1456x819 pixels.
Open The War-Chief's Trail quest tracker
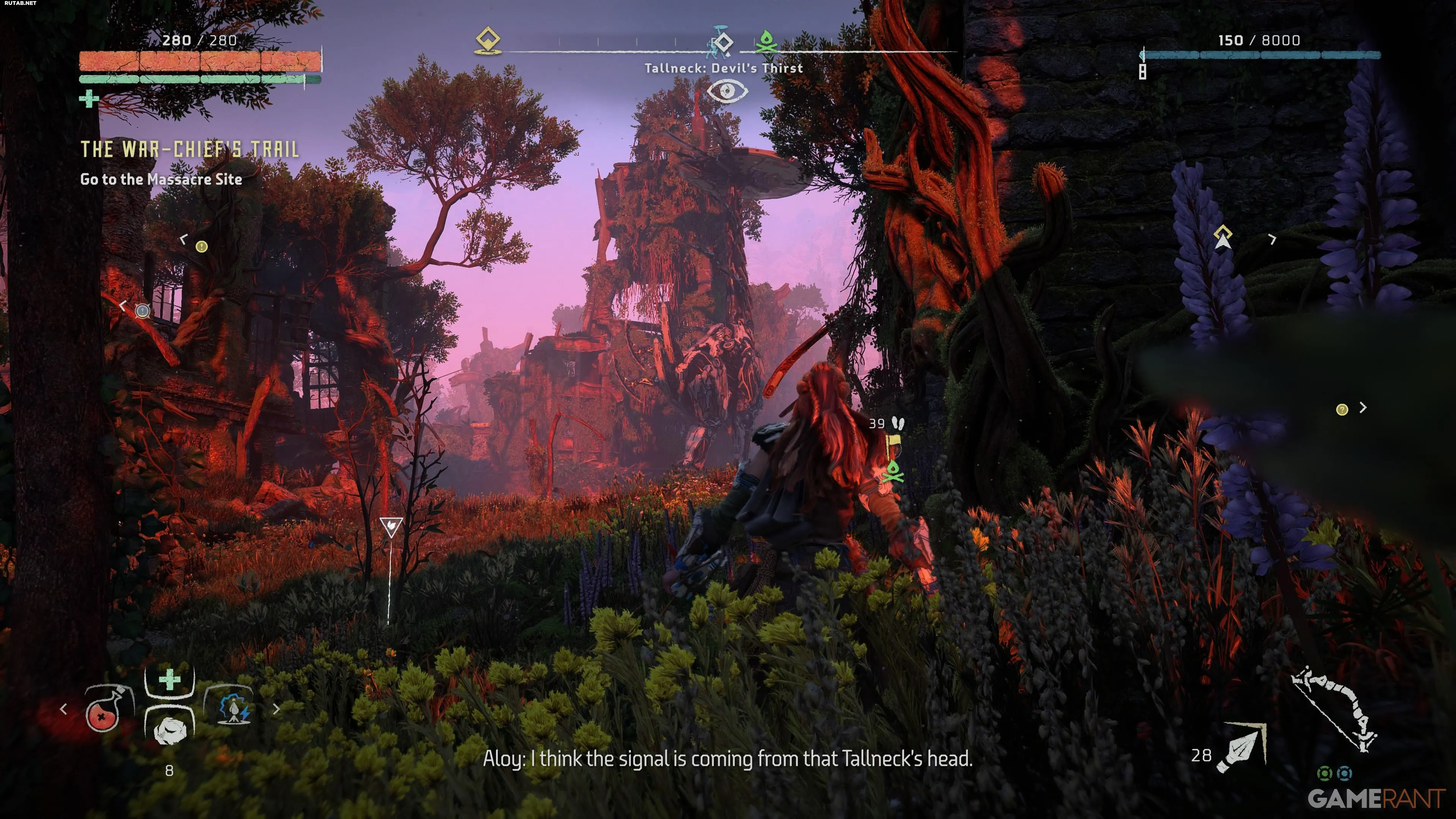(190, 149)
